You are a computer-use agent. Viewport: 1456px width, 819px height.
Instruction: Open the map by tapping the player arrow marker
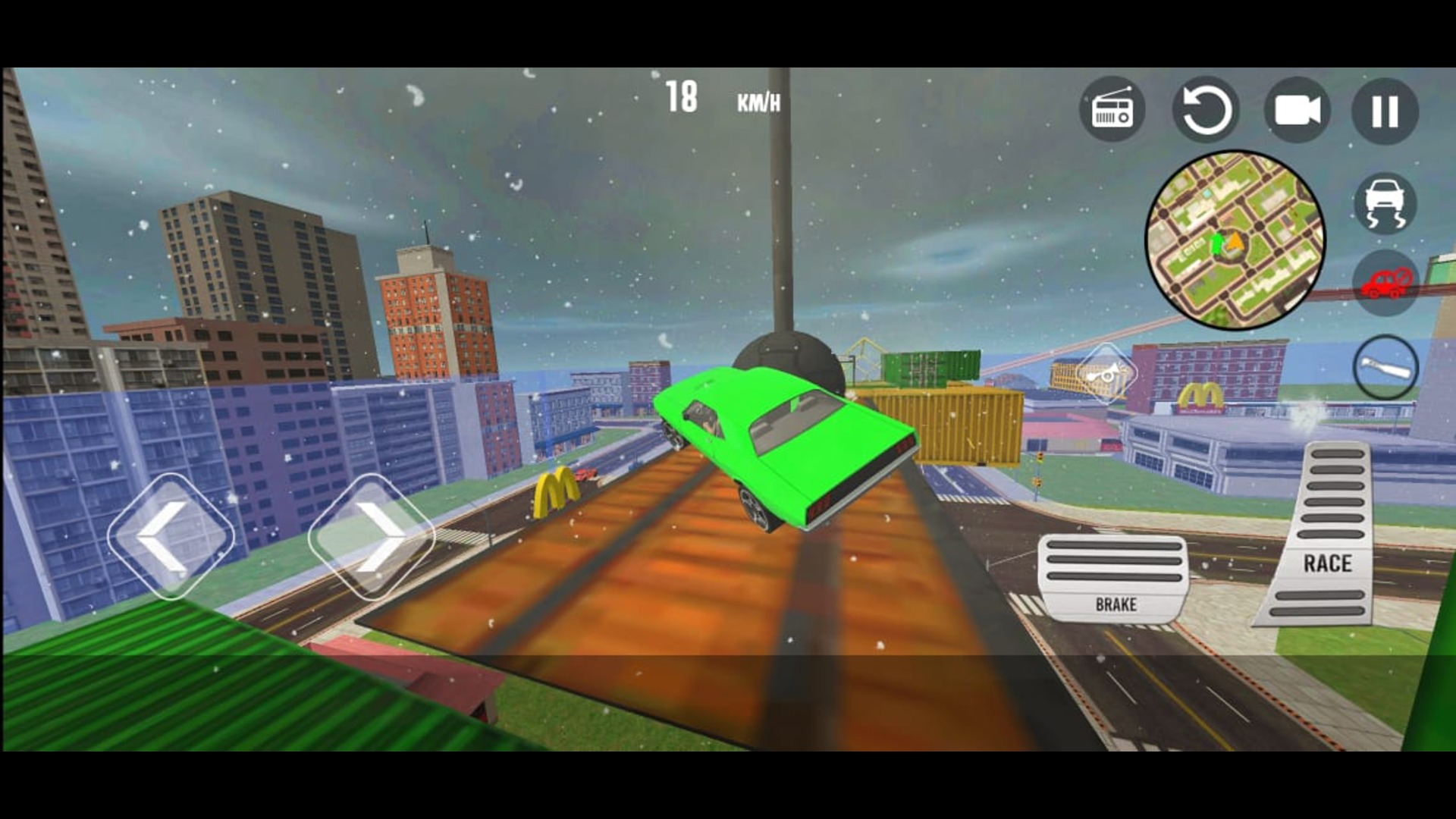click(1235, 241)
